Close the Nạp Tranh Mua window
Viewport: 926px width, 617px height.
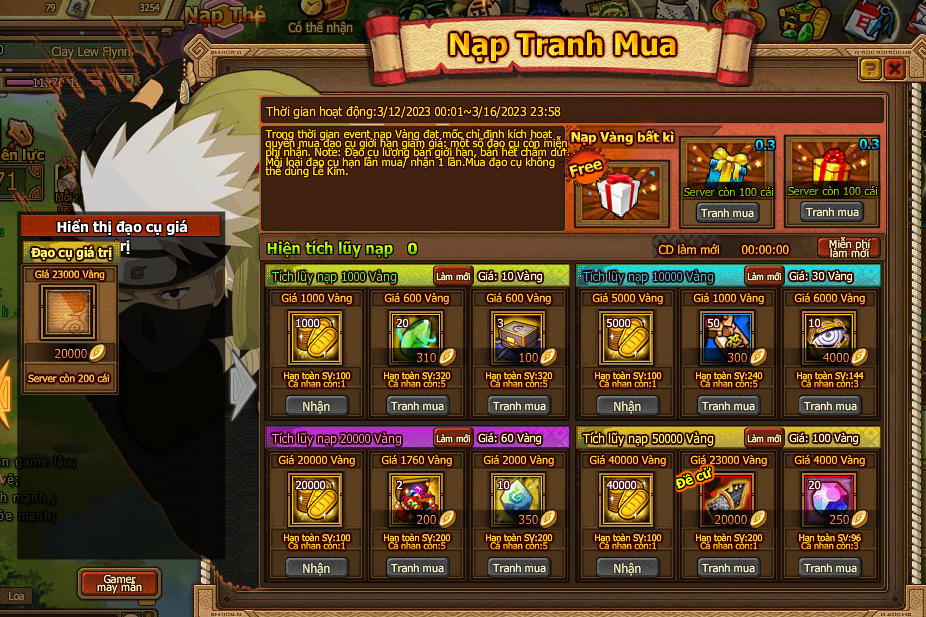click(895, 69)
